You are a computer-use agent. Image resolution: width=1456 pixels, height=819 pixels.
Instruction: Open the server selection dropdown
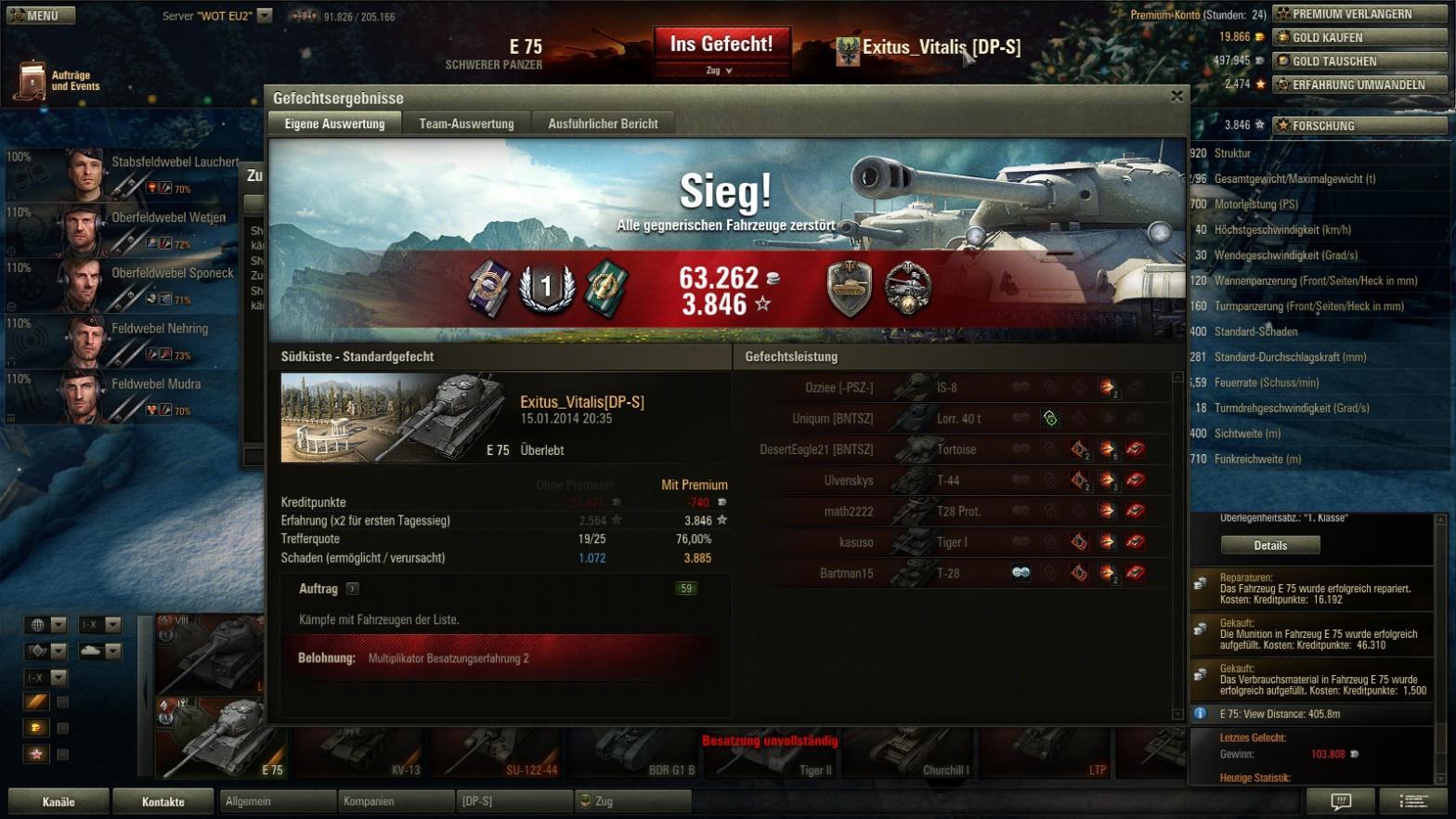(265, 16)
